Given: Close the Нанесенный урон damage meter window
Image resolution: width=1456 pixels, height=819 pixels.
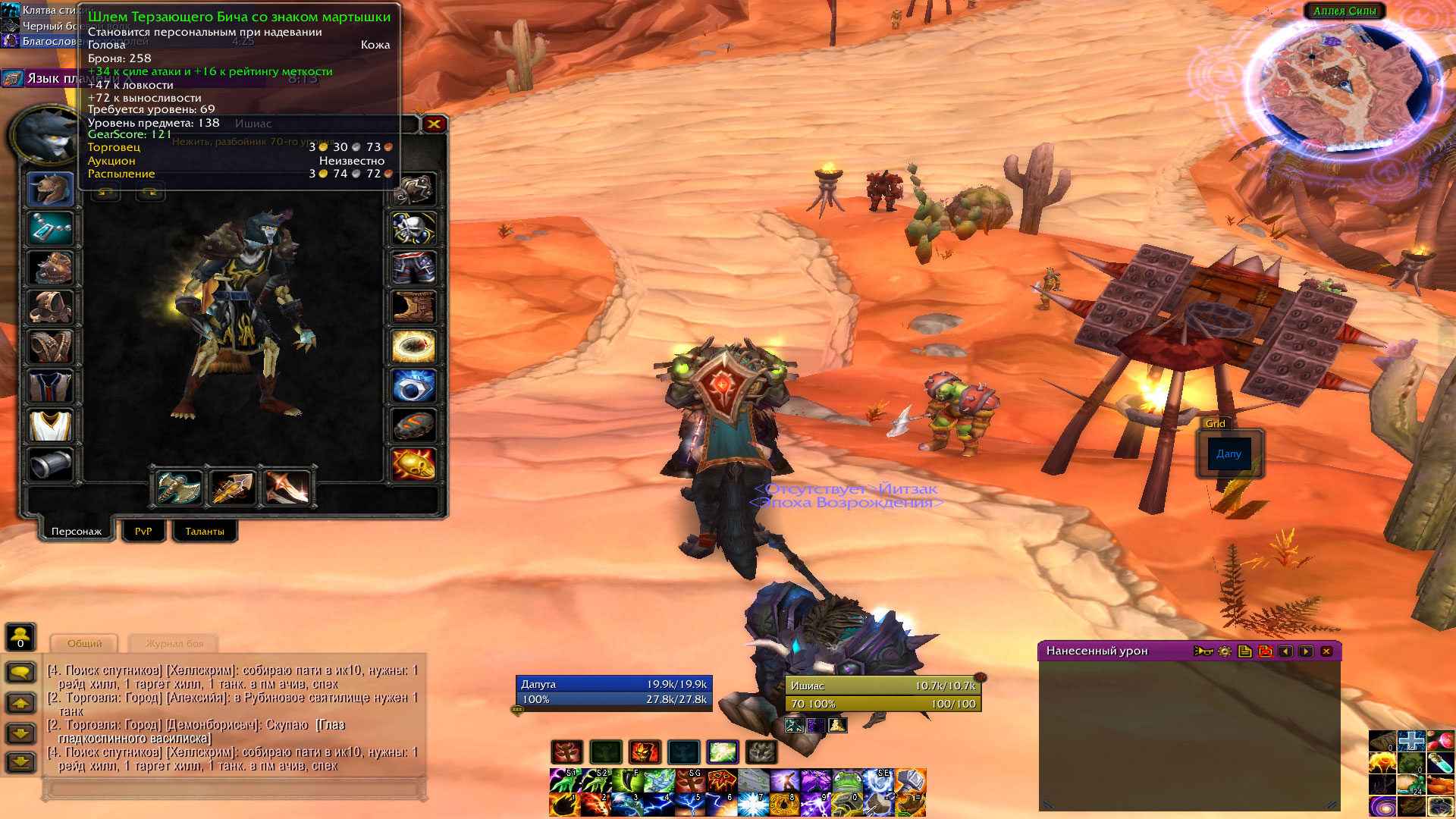Looking at the screenshot, I should tap(1326, 651).
